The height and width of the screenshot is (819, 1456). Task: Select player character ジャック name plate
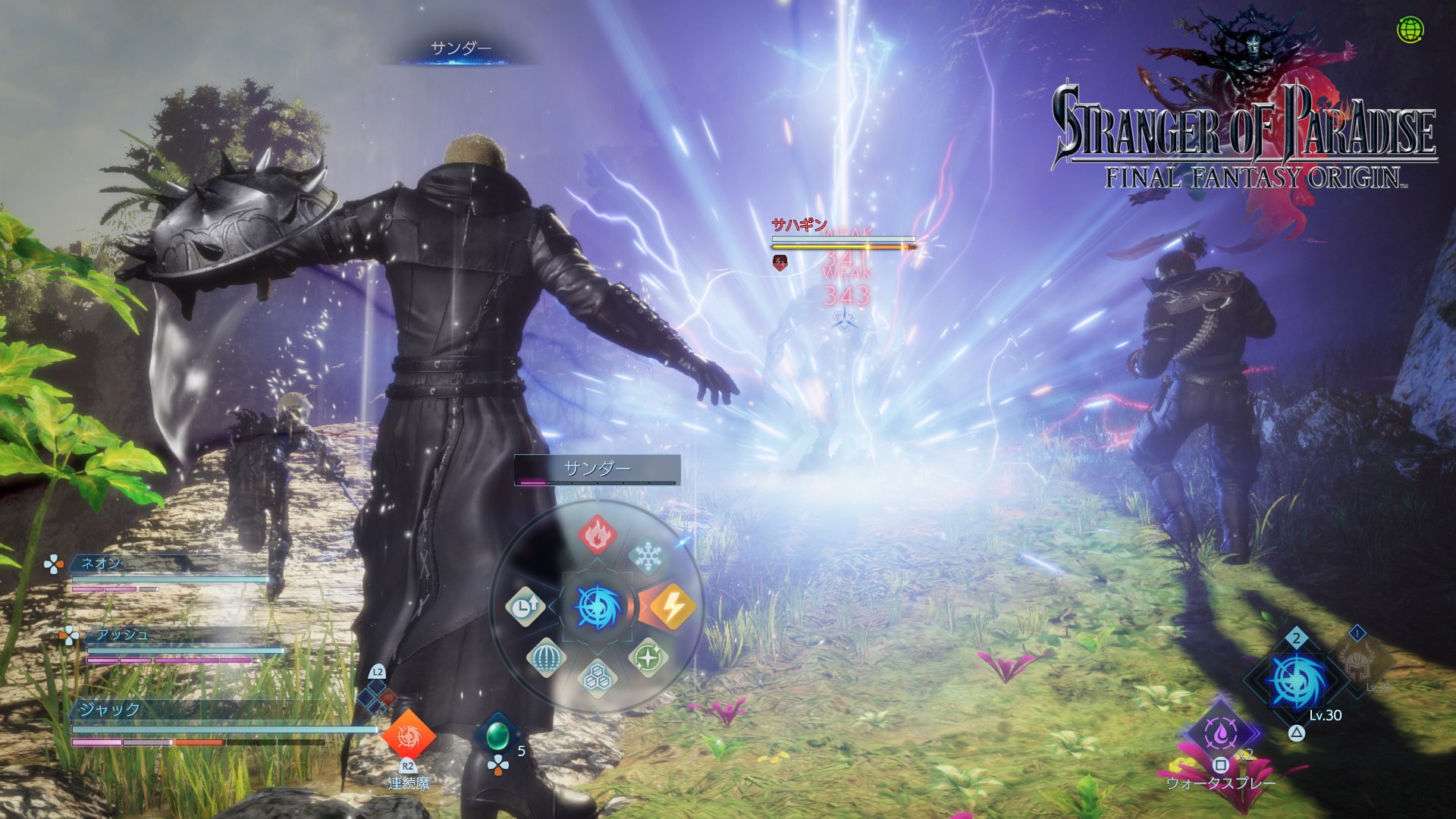coord(111,710)
